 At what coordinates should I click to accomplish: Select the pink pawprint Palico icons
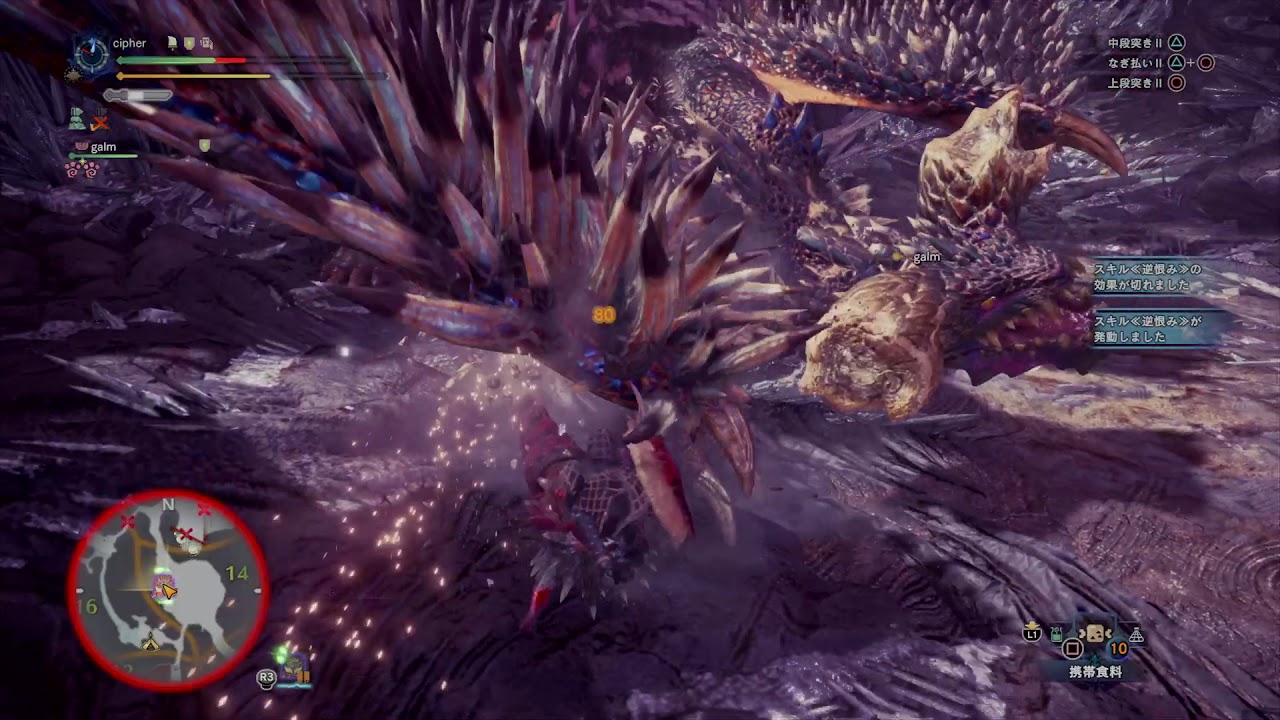pyautogui.click(x=81, y=168)
